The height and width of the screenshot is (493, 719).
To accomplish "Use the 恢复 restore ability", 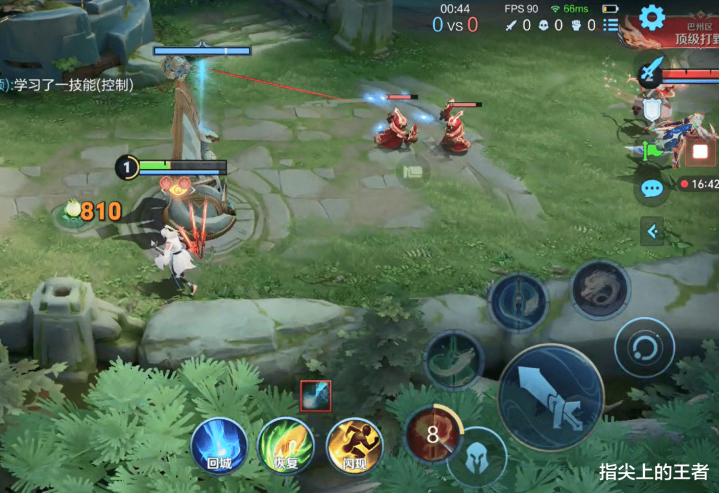I will tap(286, 444).
